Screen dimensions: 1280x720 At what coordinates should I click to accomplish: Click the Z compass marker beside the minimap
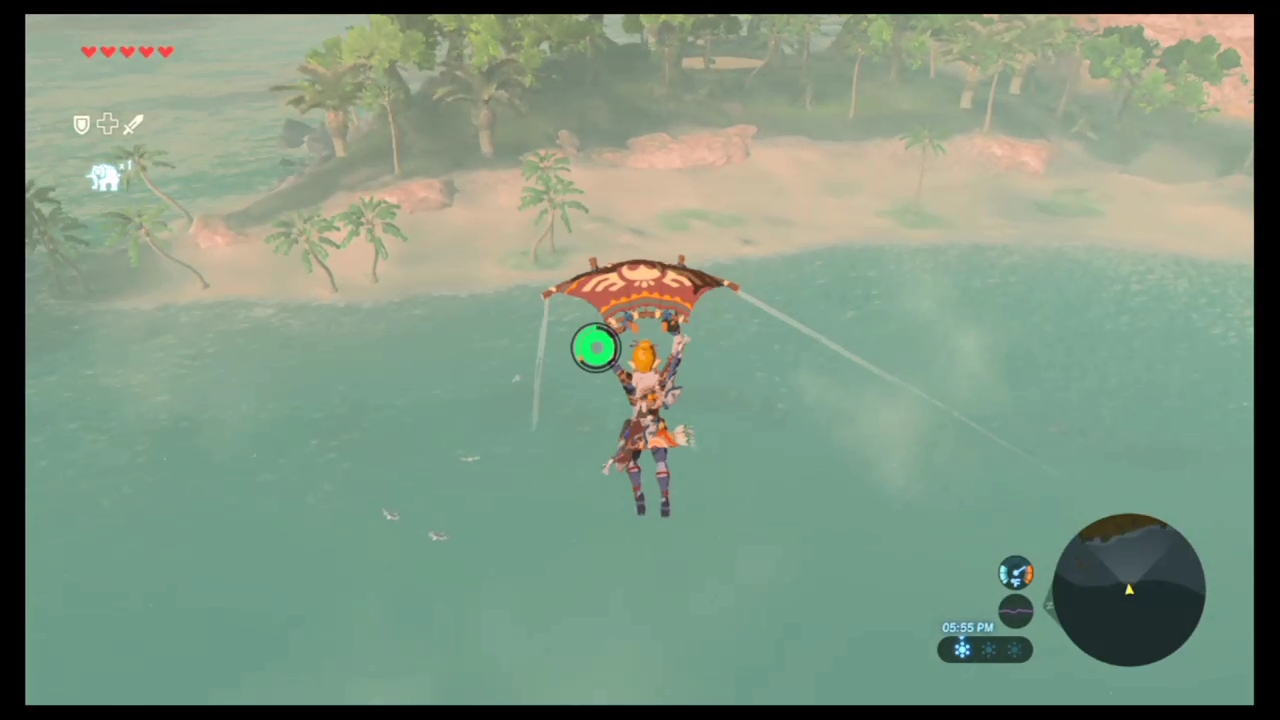(1049, 605)
